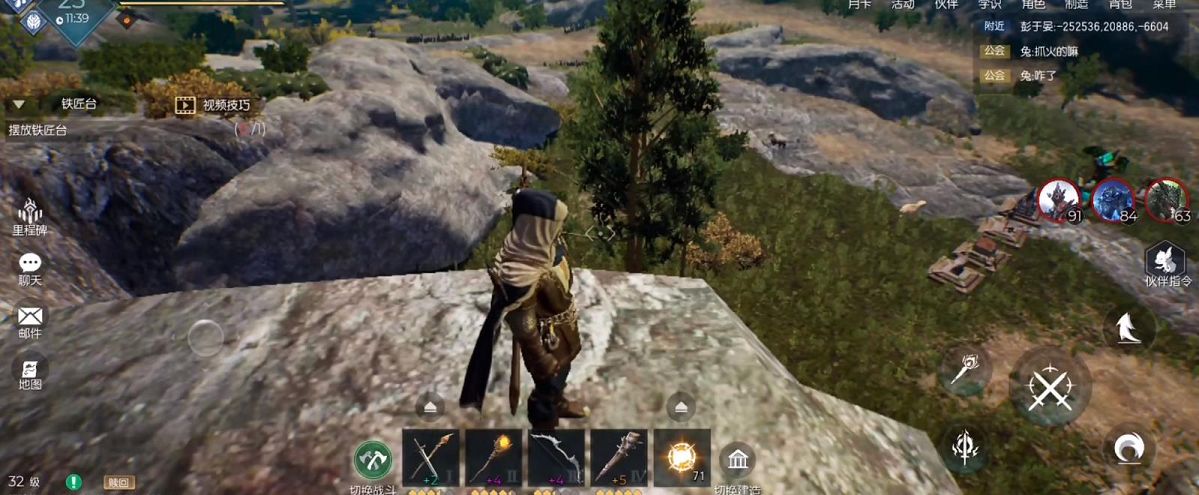Select the crossed sword and spear weapon slot
The width and height of the screenshot is (1199, 495).
tap(431, 458)
